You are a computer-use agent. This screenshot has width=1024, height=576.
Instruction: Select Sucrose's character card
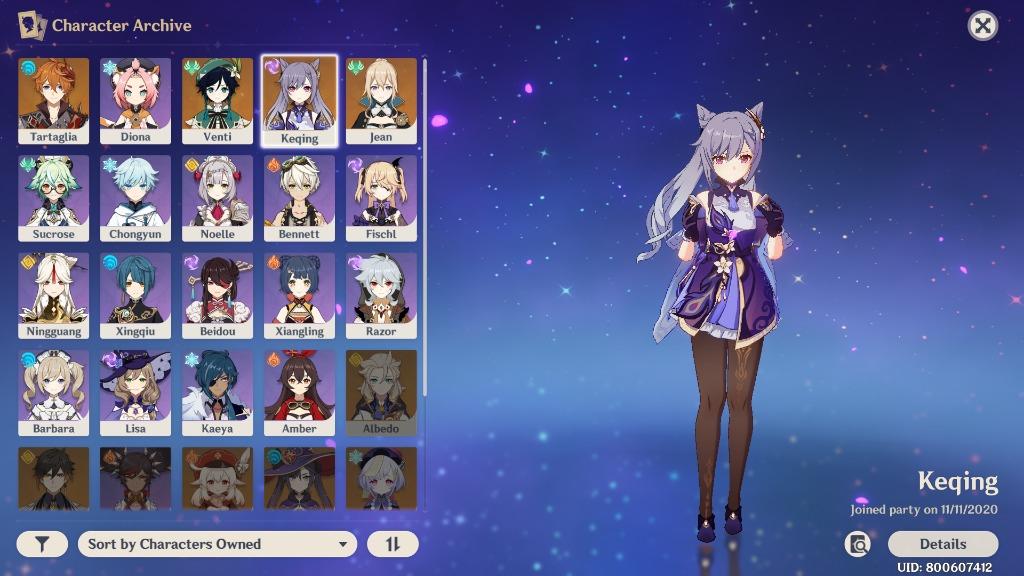pos(53,197)
